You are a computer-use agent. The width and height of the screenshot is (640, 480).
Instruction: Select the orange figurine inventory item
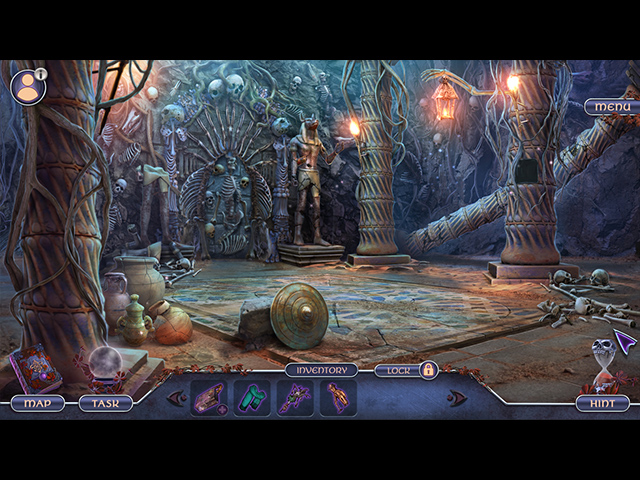(x=338, y=398)
